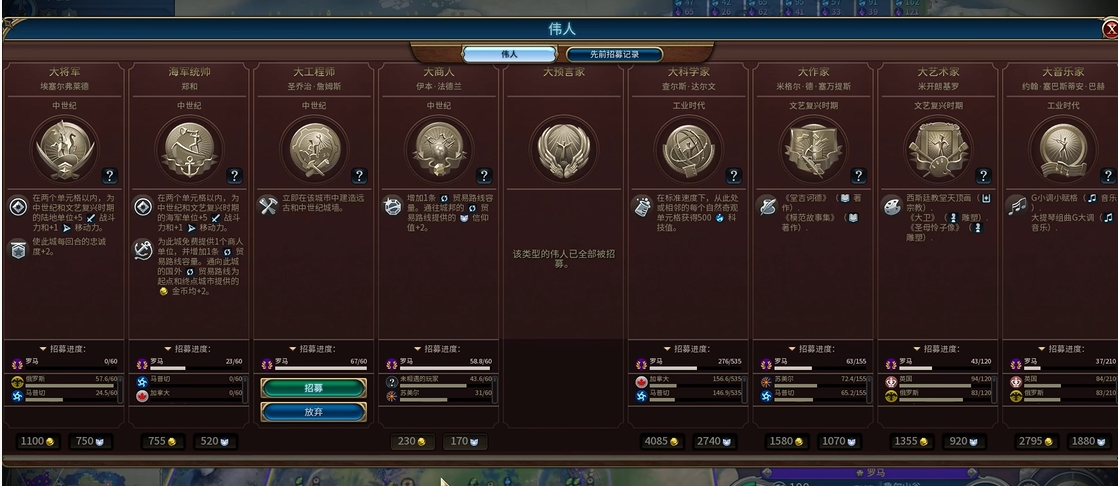Switch to the 先前招募记录 tab
The width and height of the screenshot is (1118, 486).
coord(615,54)
